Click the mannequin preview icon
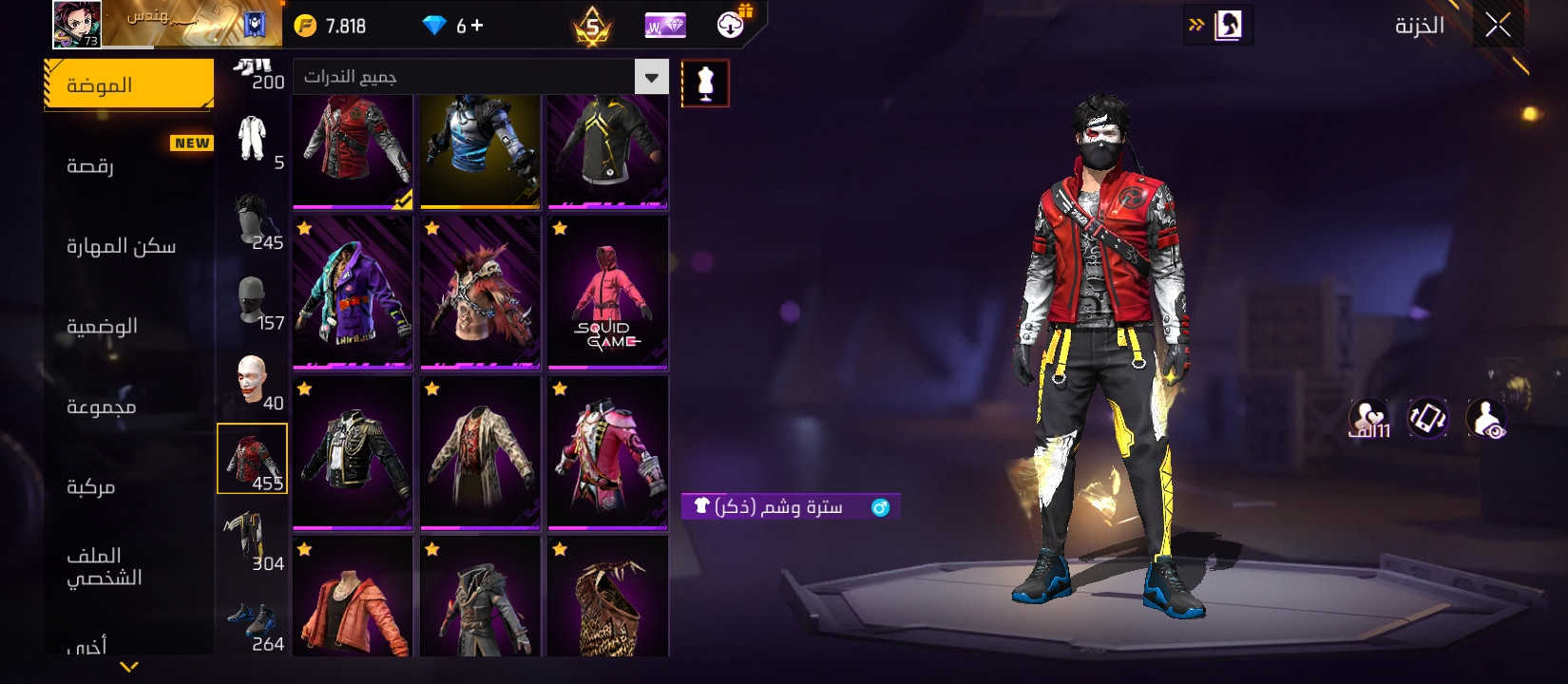 coord(705,84)
